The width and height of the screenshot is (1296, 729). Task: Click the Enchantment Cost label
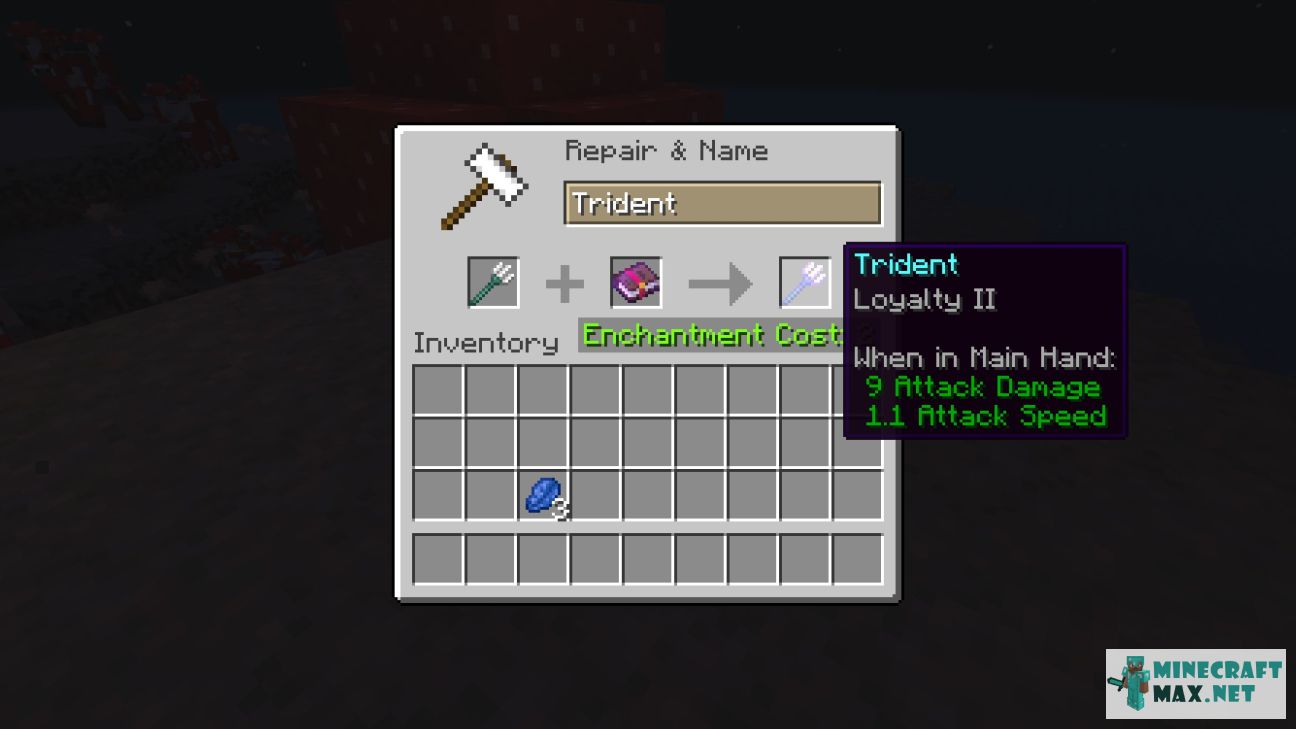coord(713,336)
